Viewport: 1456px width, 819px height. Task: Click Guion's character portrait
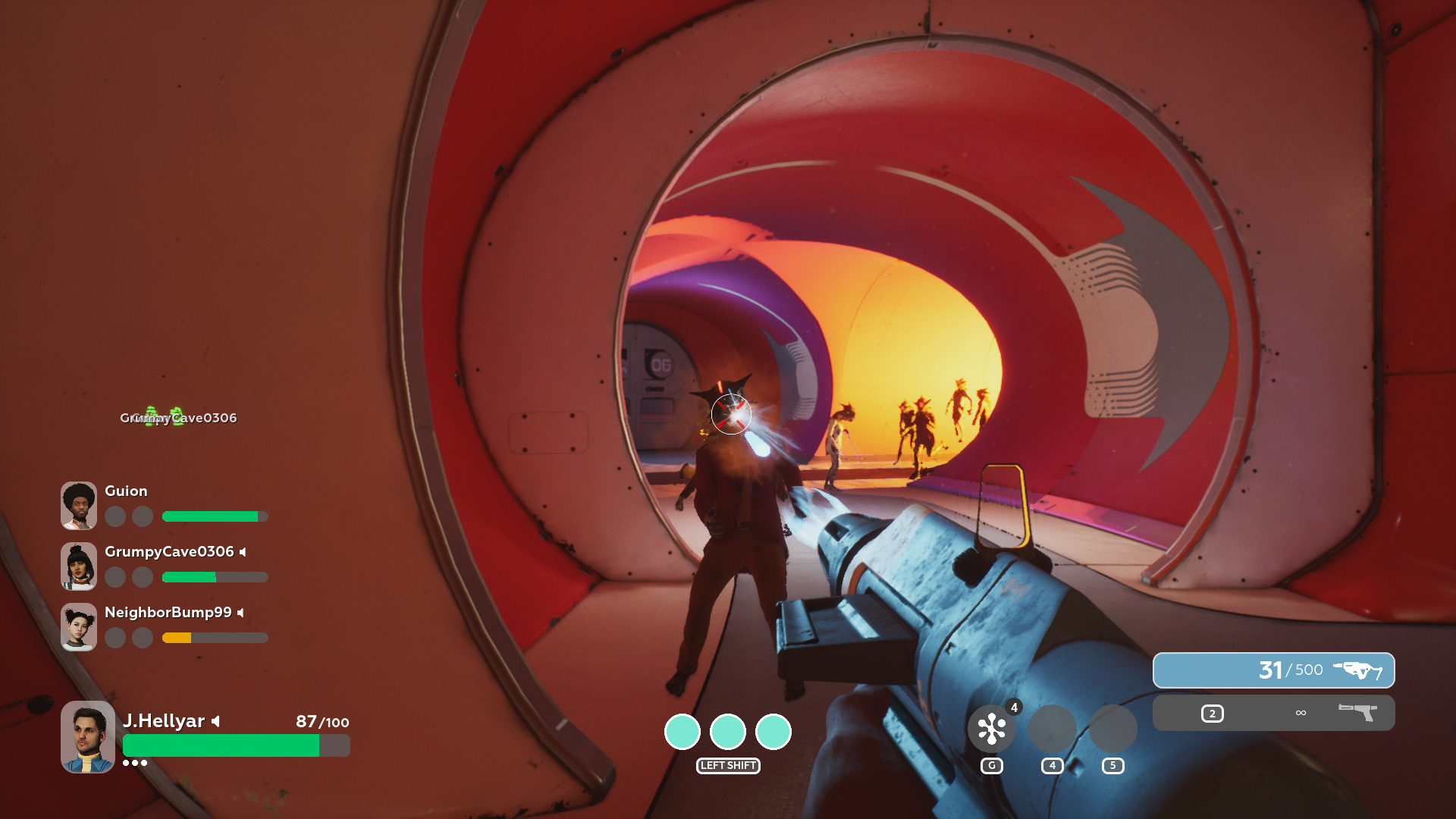coord(78,505)
